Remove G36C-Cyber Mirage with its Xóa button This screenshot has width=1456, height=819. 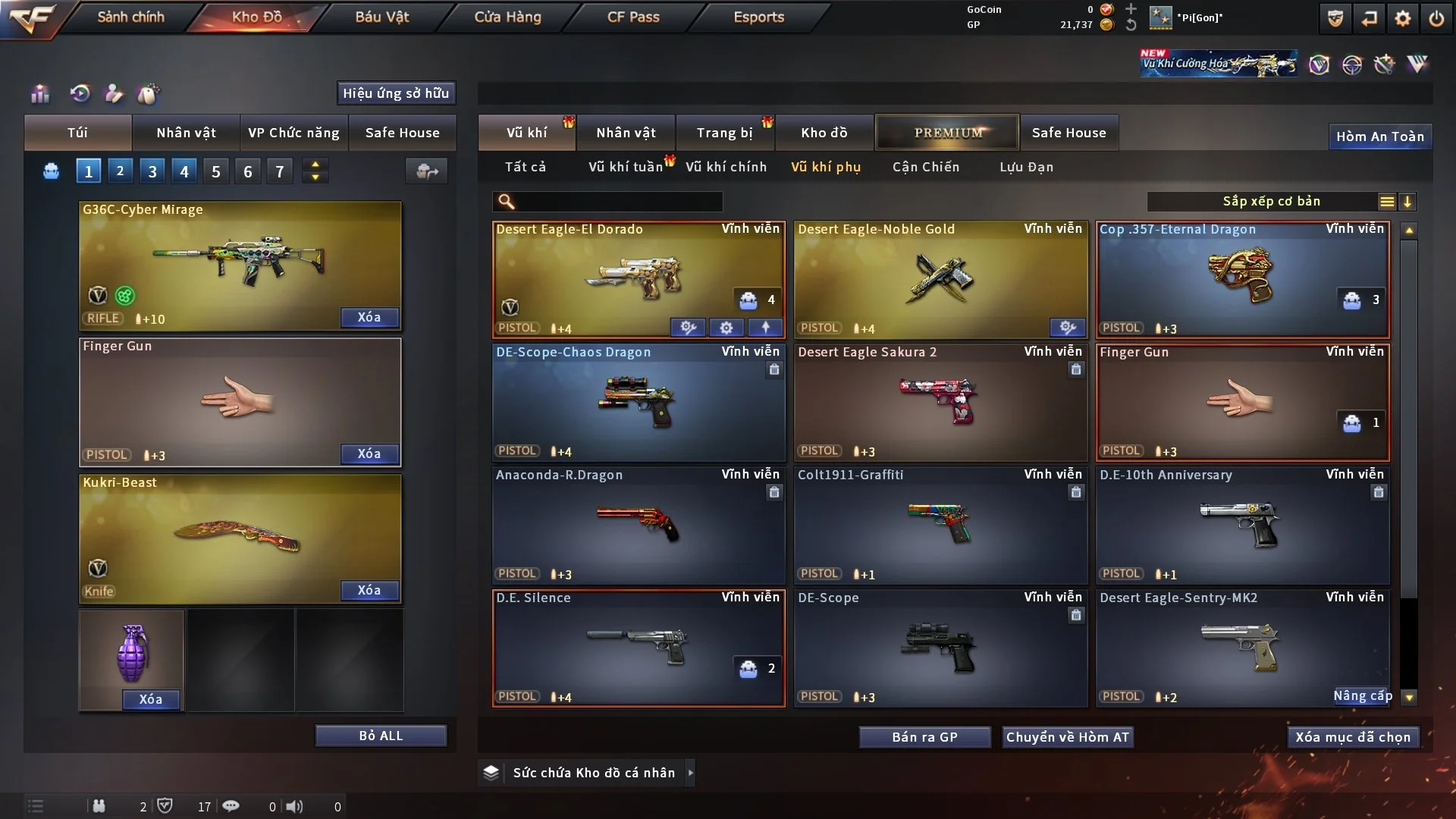(x=369, y=317)
